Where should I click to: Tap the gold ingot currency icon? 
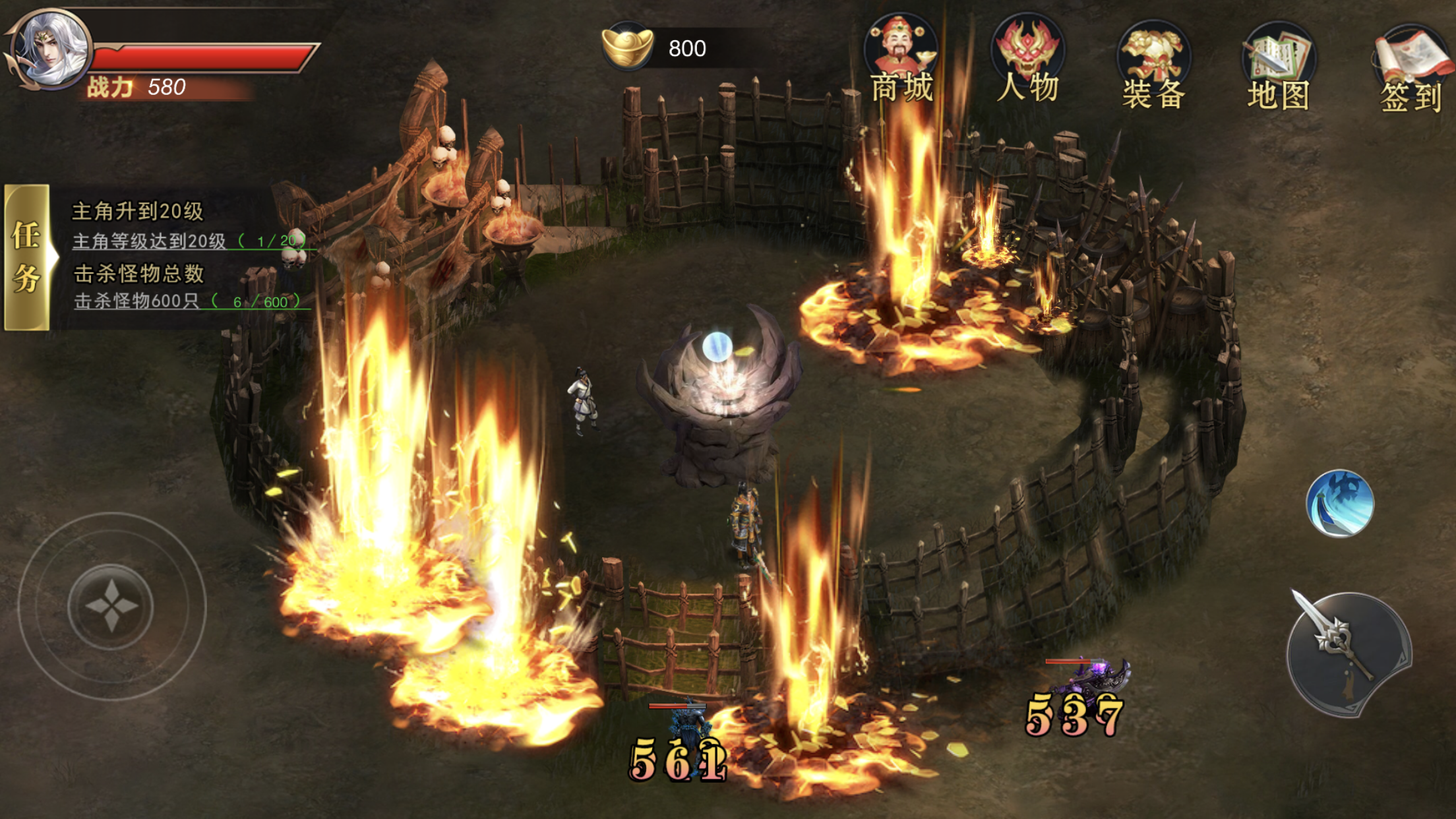pyautogui.click(x=627, y=46)
